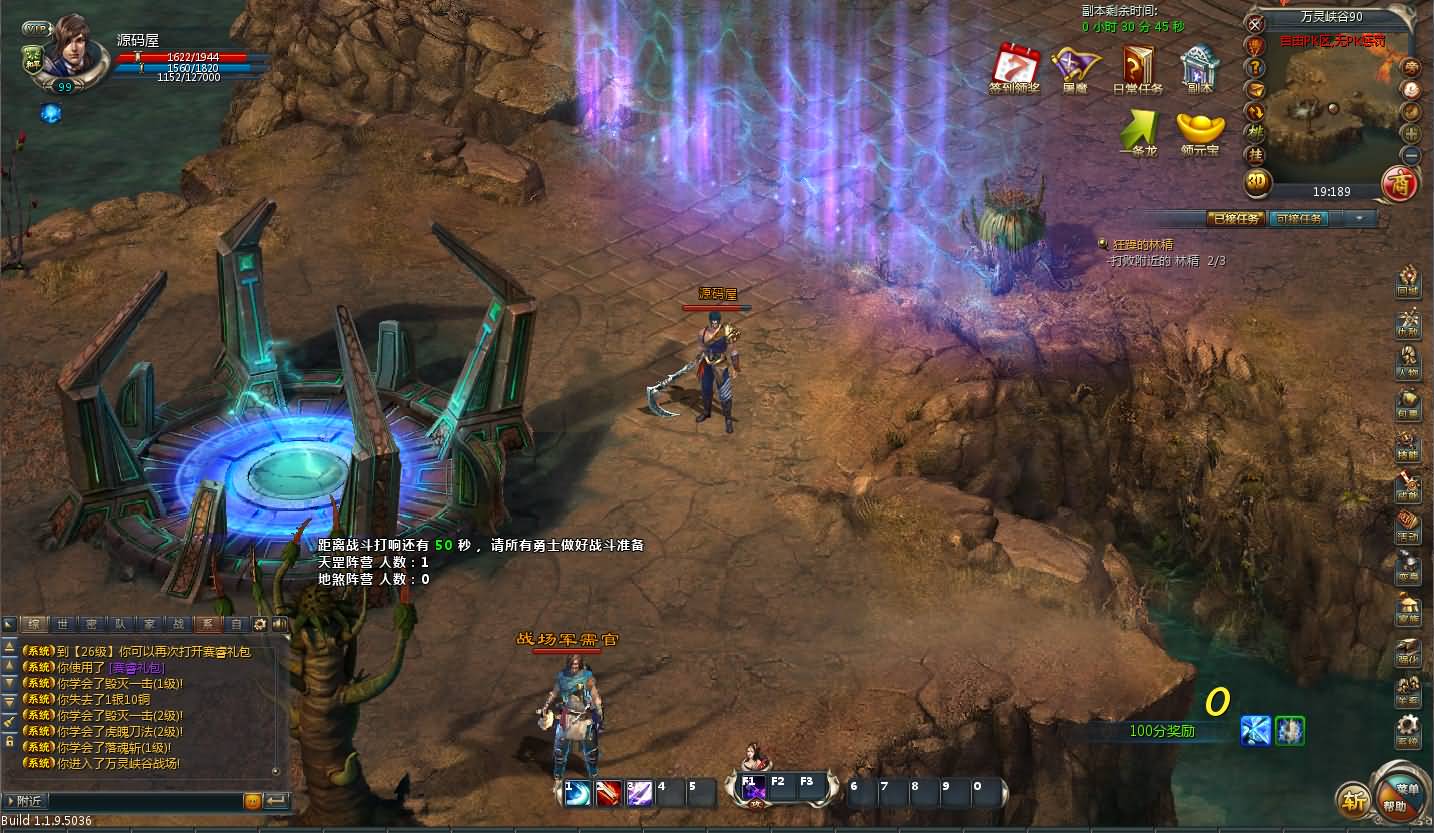Open the 人物 character panel
Screen dimensions: 1434x833
(1408, 362)
